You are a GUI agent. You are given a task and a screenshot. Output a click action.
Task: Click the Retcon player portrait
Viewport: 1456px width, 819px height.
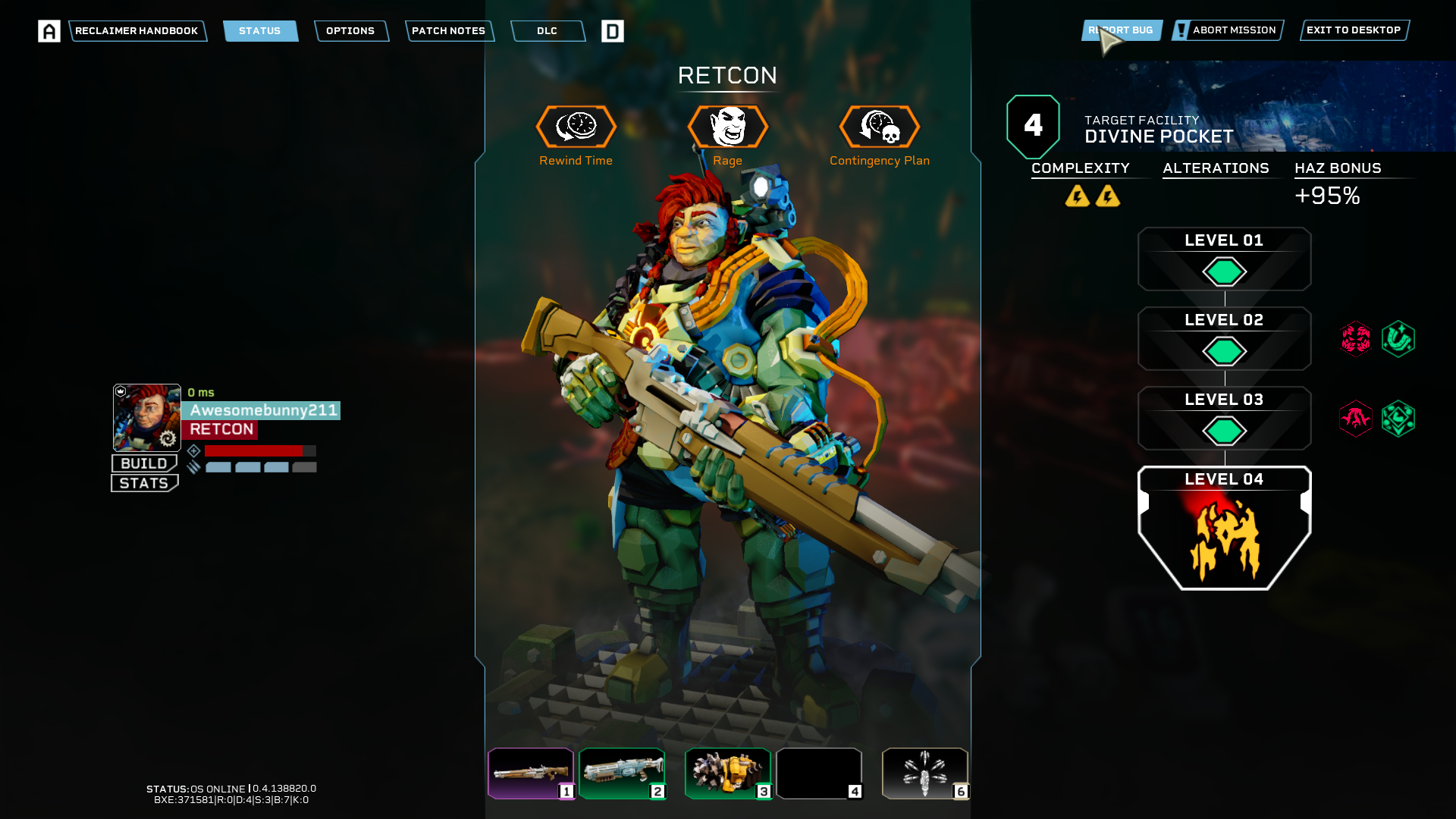(147, 417)
